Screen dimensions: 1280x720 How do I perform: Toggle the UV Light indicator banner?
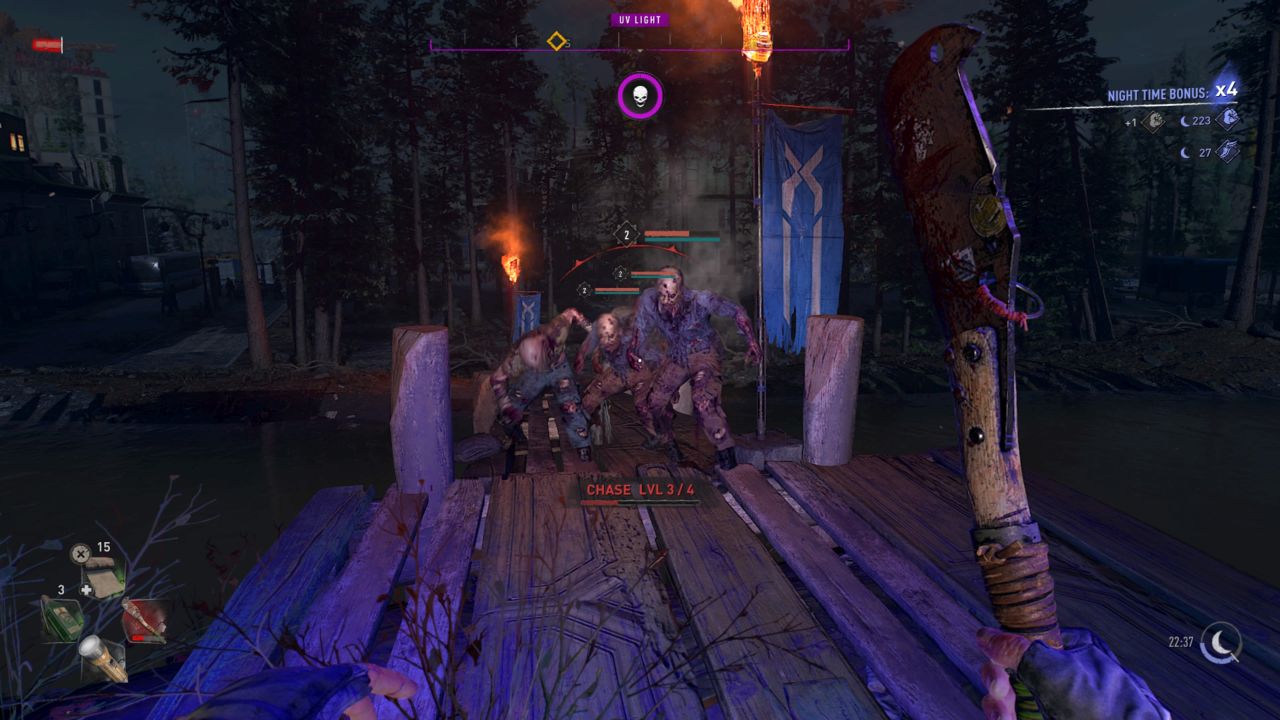pos(640,17)
